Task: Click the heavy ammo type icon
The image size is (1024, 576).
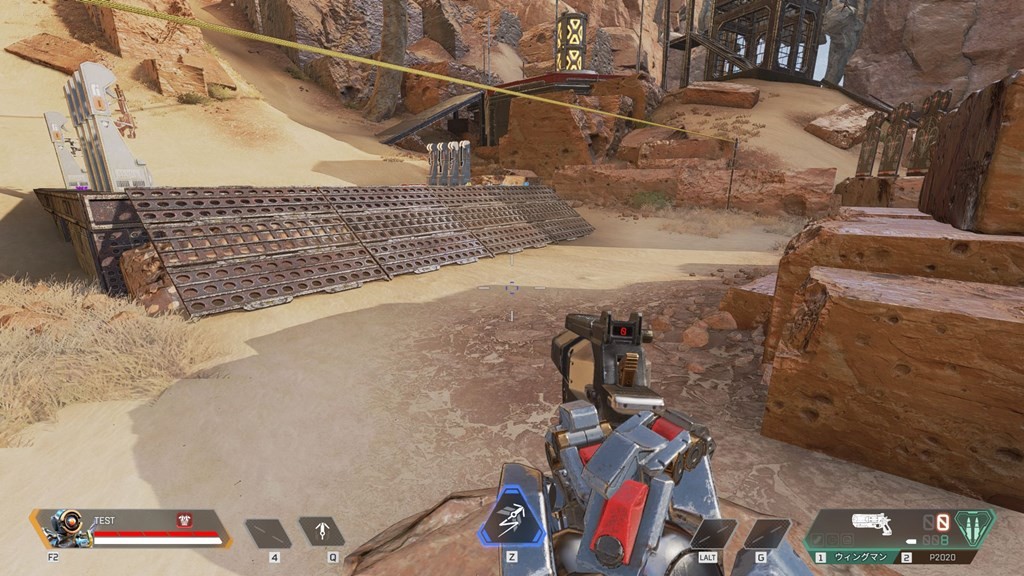Action: coord(973,526)
